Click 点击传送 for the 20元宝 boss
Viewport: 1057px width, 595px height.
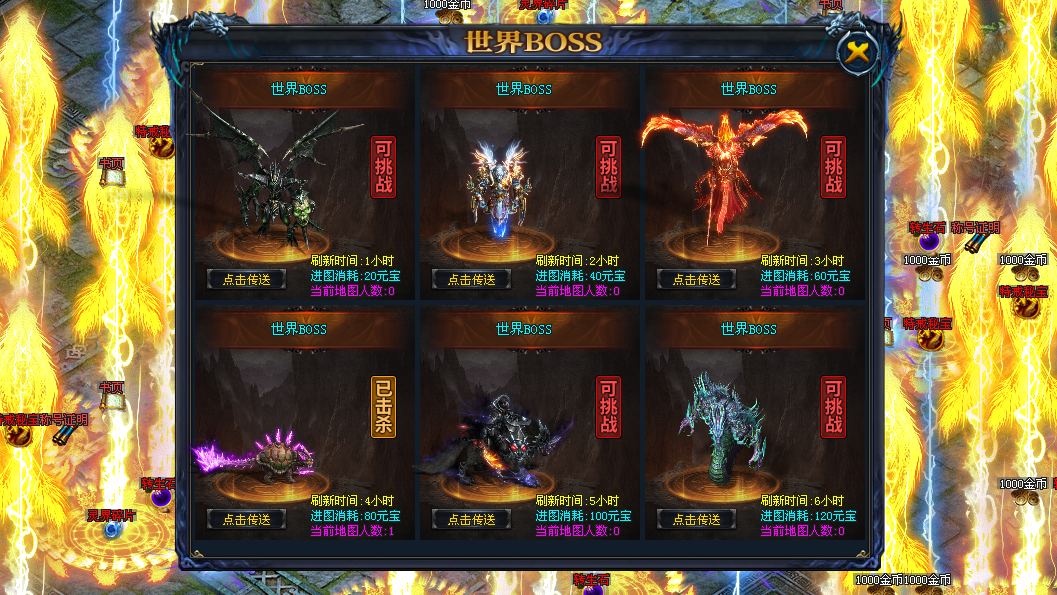pos(246,279)
